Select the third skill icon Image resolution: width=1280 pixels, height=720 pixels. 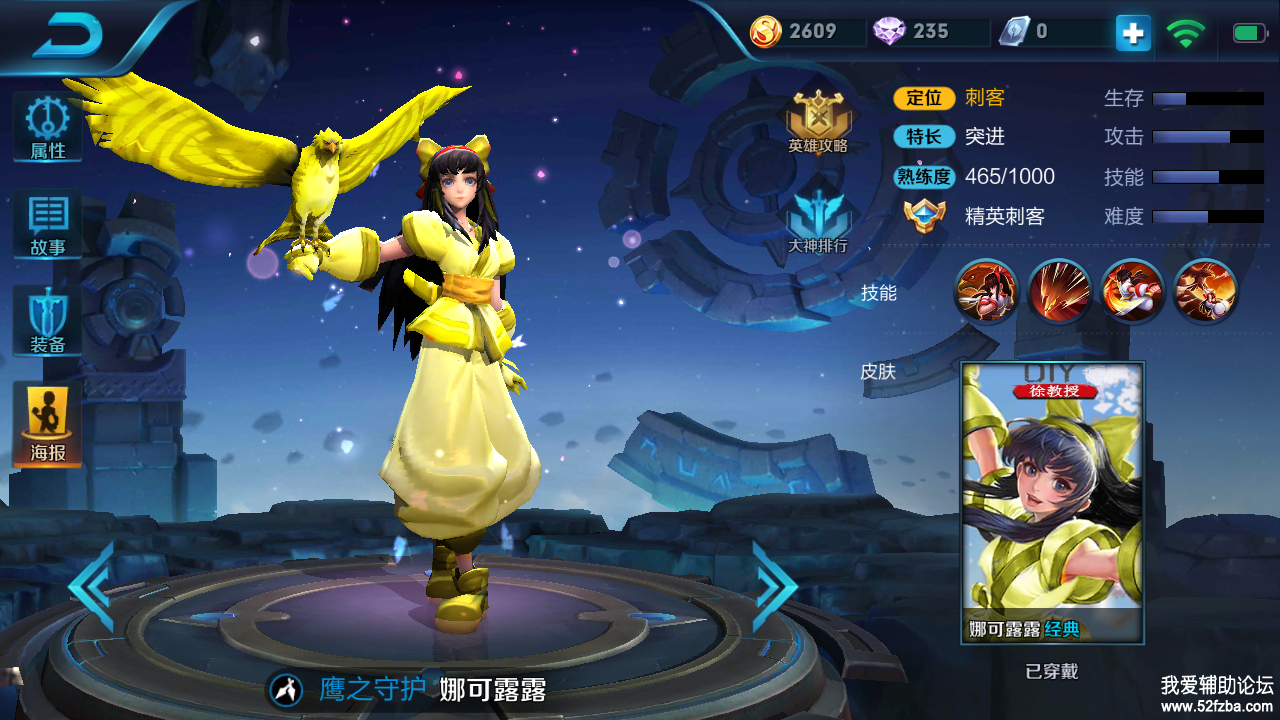pyautogui.click(x=1132, y=292)
